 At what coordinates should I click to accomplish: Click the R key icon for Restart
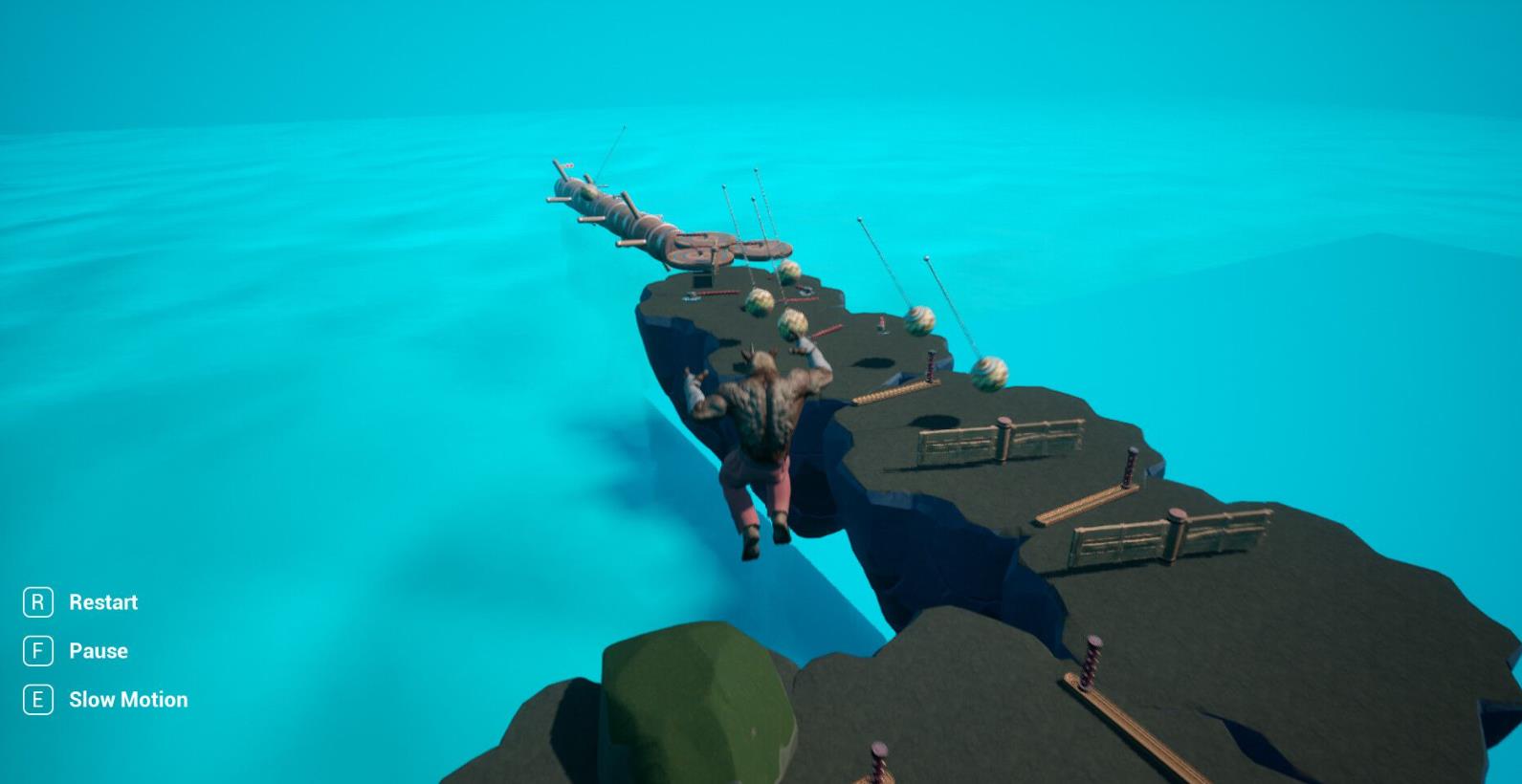37,602
